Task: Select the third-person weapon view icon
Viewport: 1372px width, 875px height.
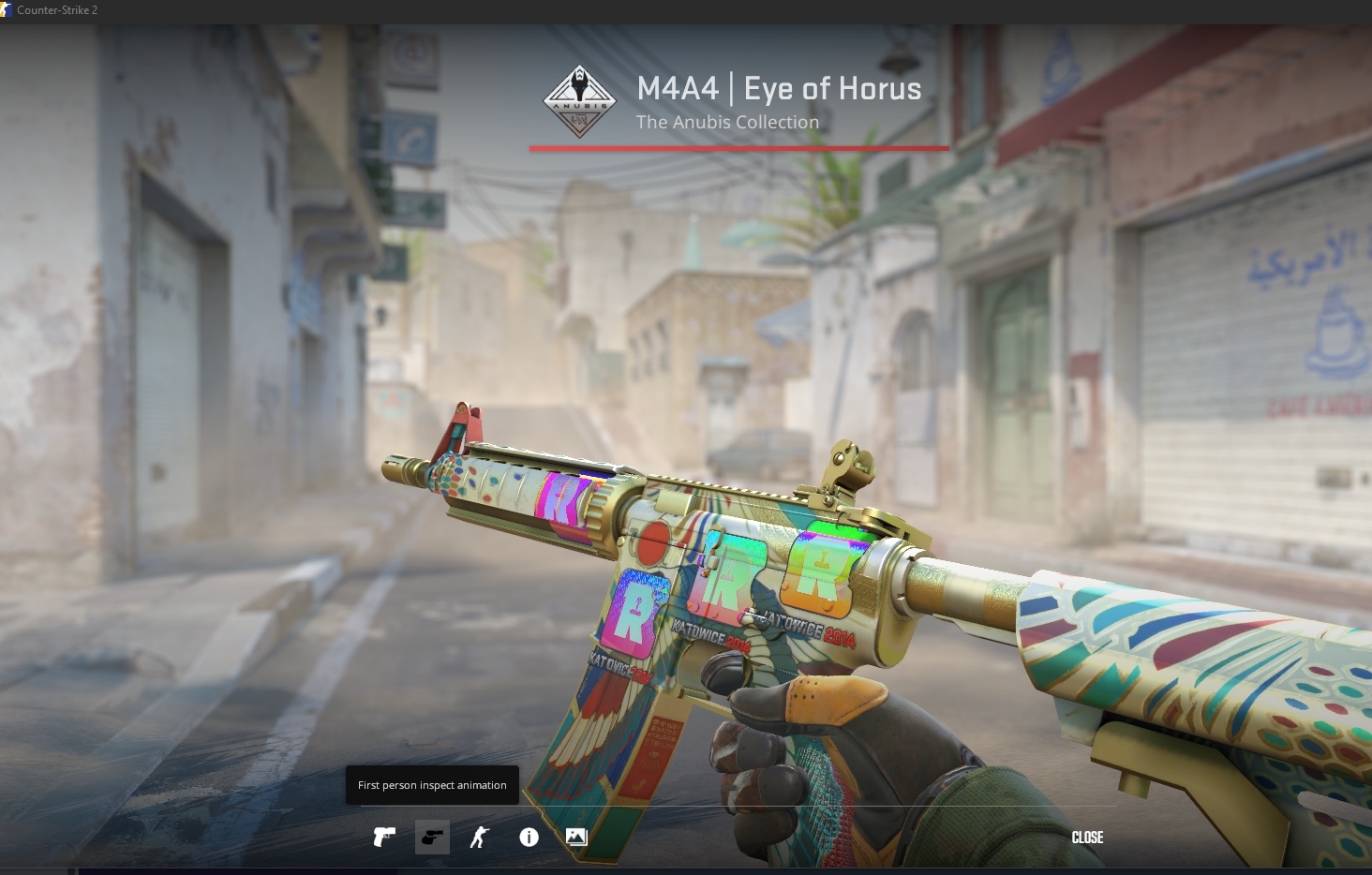Action: point(384,837)
